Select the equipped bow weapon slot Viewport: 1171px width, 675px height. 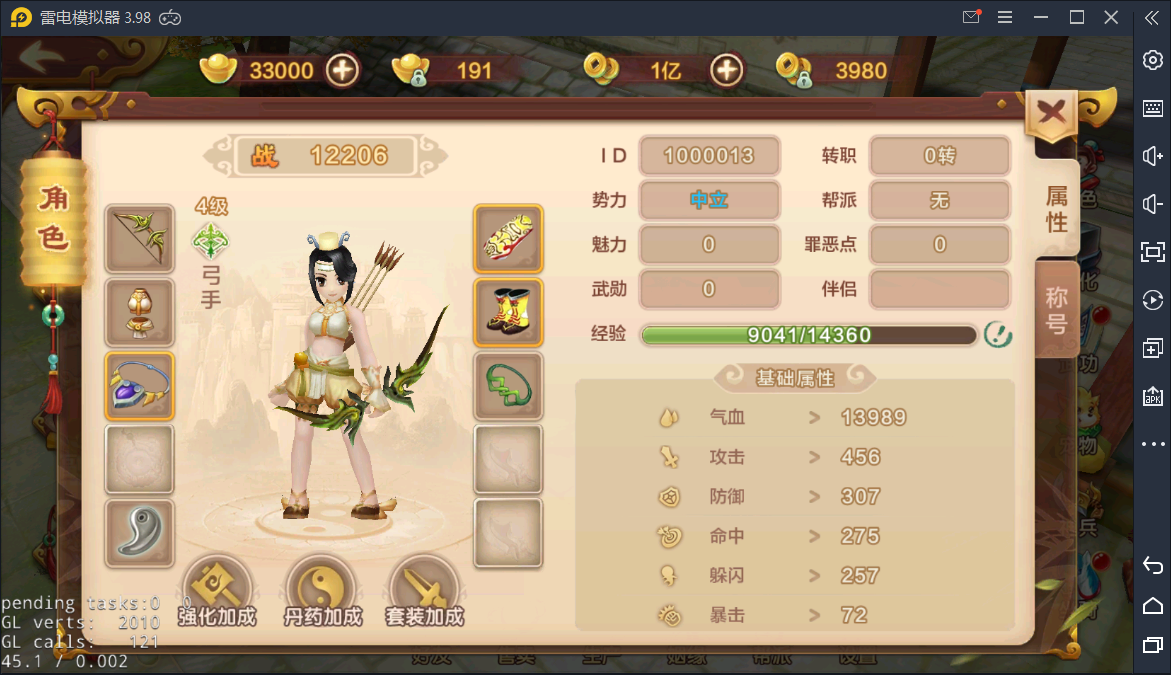point(140,239)
